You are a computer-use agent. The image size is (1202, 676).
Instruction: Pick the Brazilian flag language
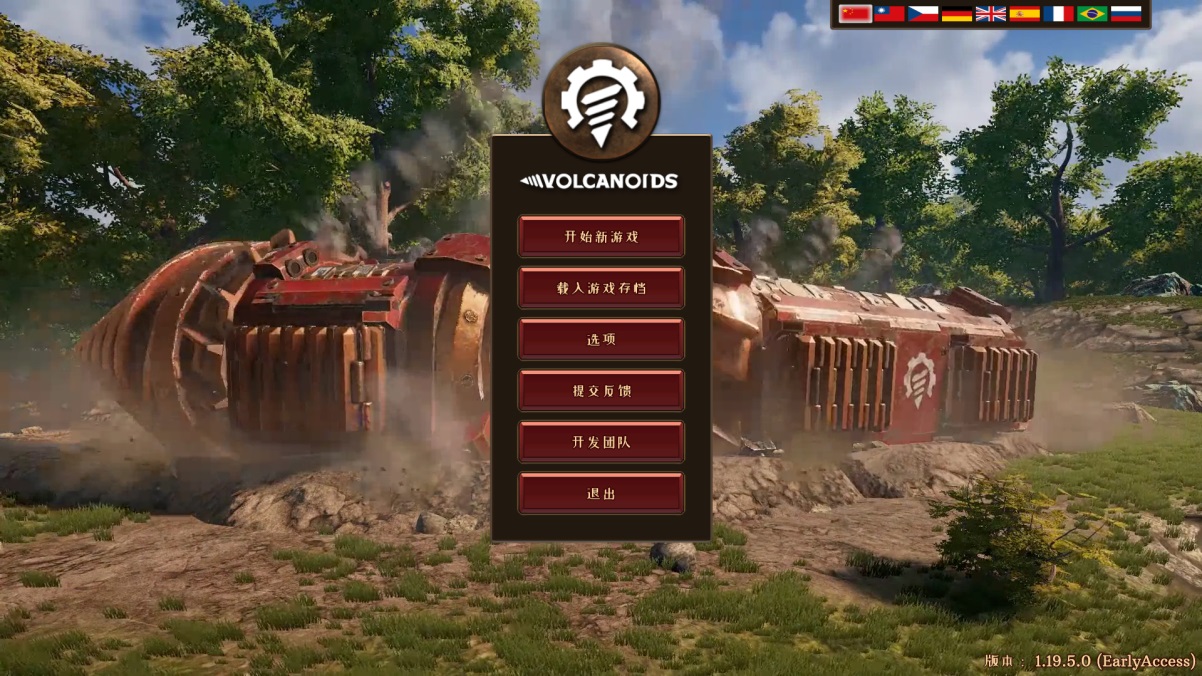point(1092,14)
